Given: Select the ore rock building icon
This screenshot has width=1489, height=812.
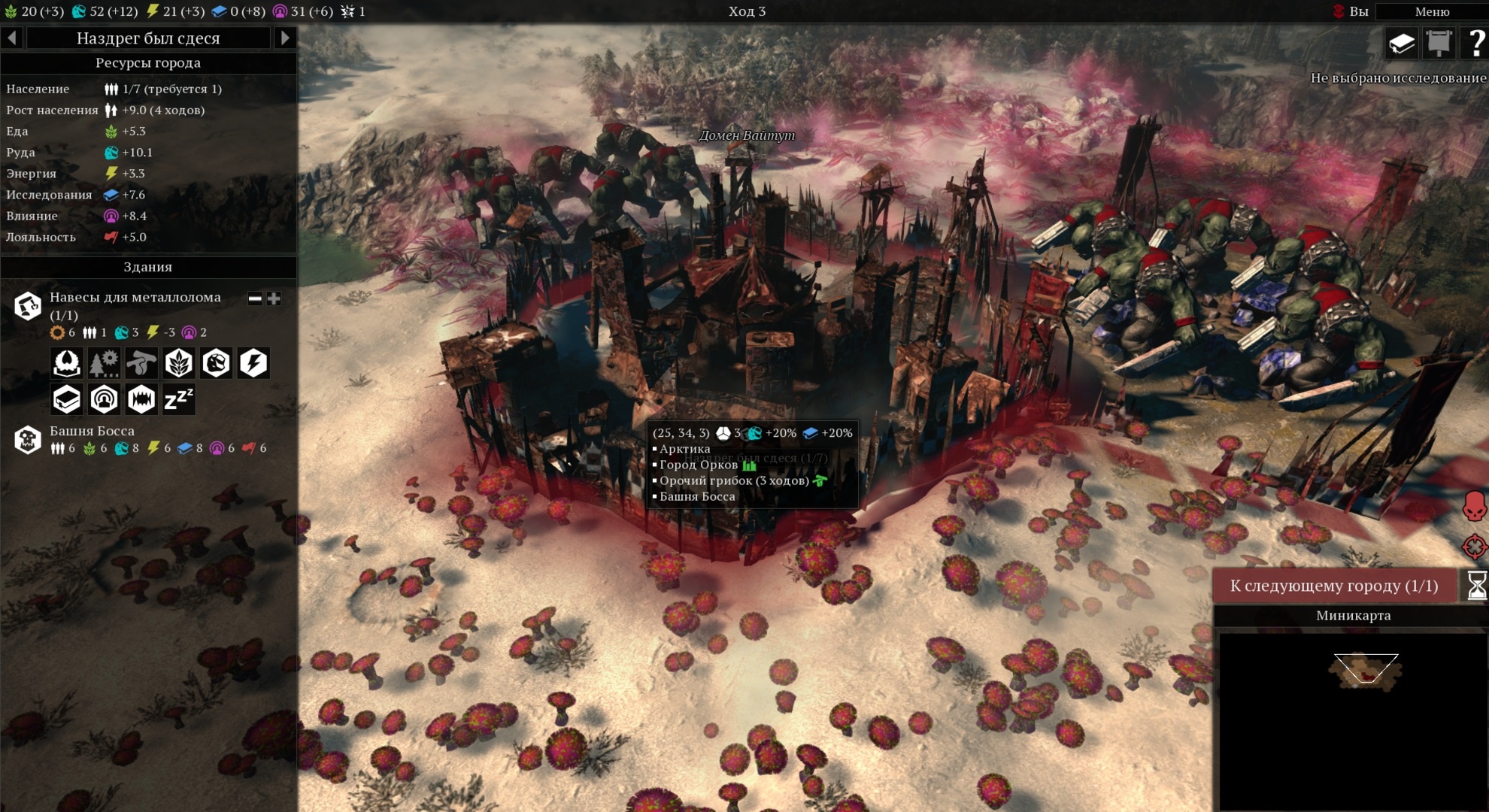Looking at the screenshot, I should click(216, 363).
